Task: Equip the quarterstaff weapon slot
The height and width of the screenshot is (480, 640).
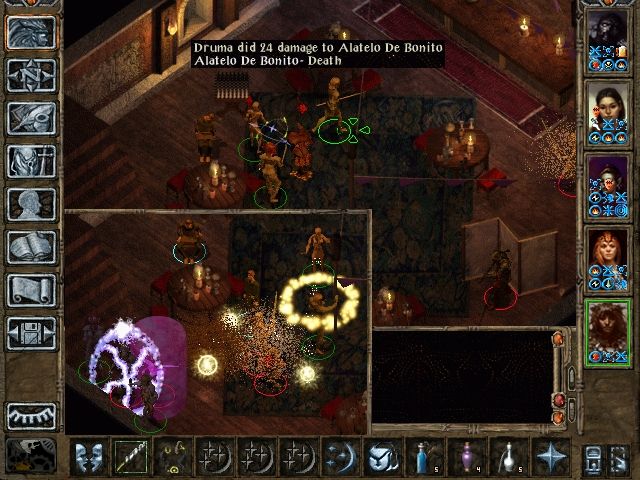Action: 130,458
